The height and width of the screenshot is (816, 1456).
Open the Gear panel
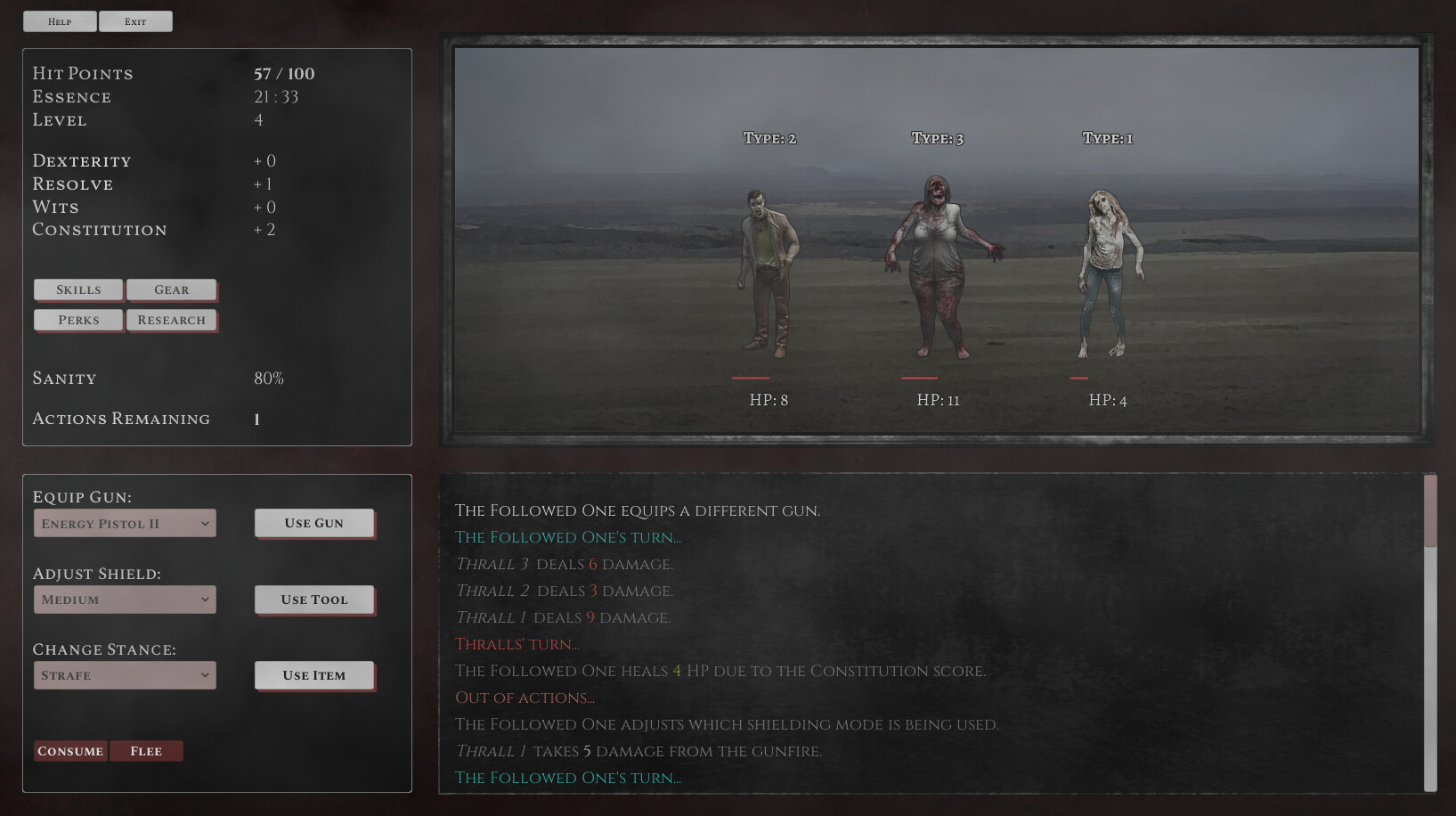tap(172, 289)
